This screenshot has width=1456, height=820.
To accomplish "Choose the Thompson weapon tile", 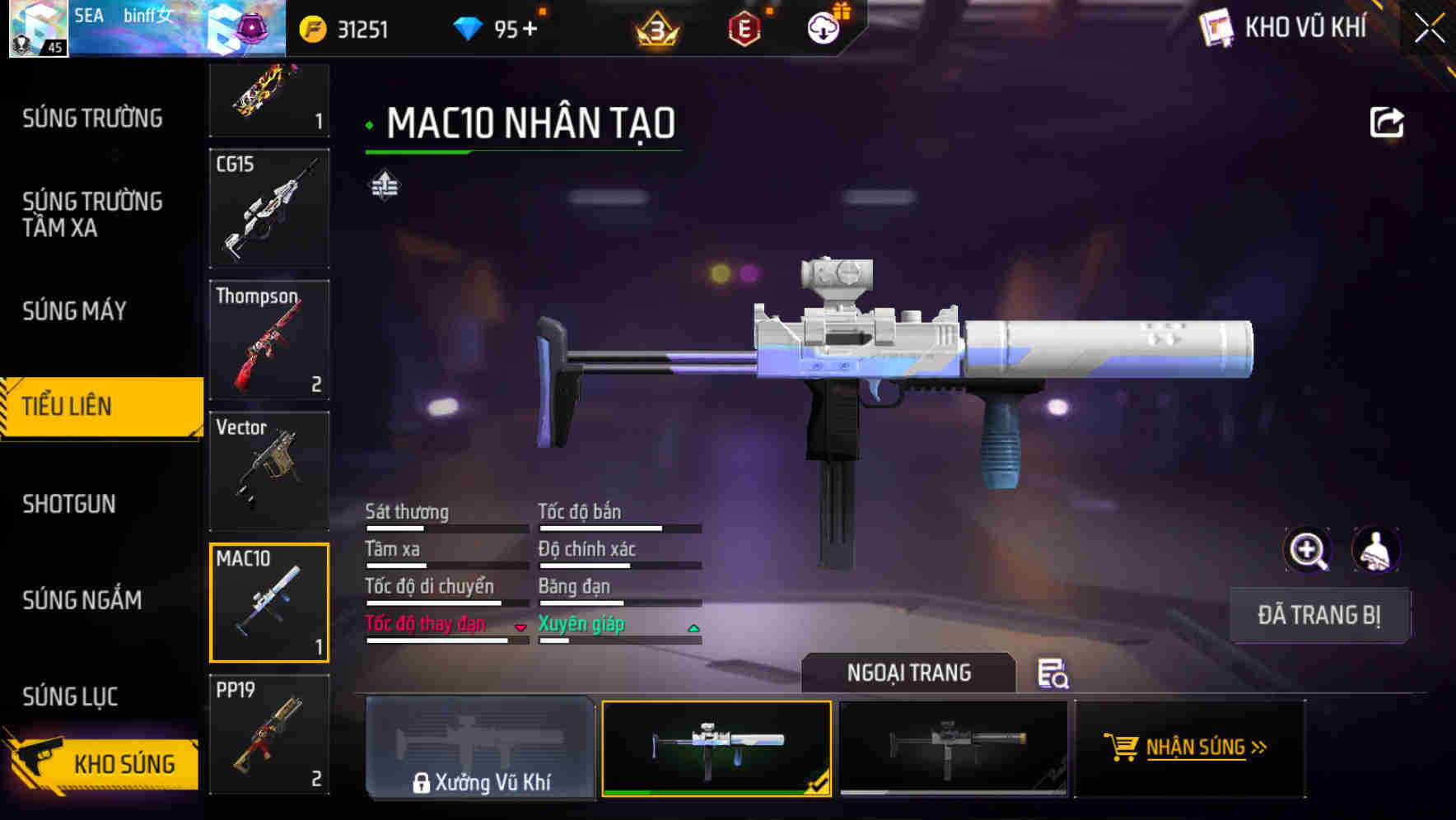I will pos(269,340).
